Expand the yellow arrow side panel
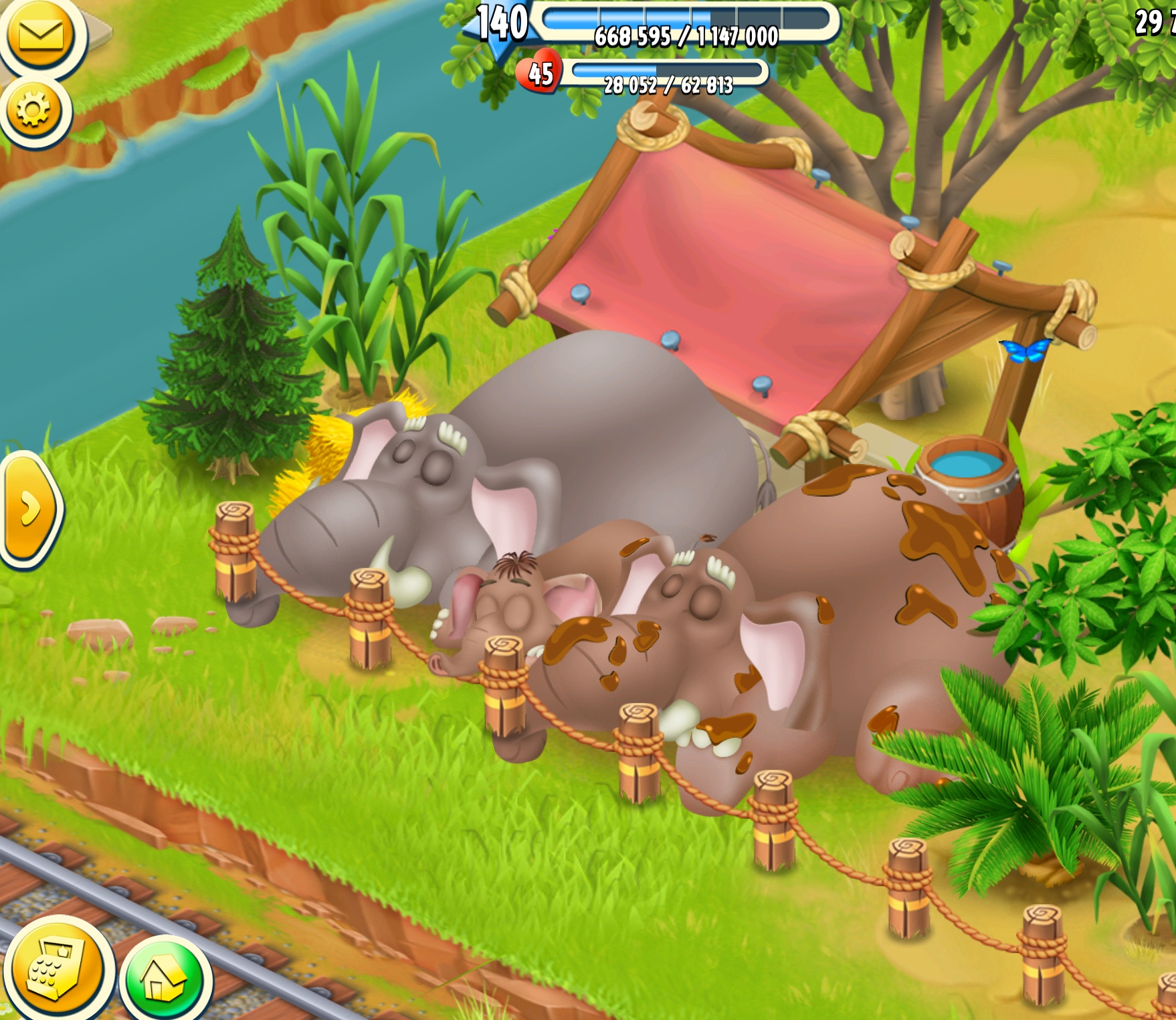Screen dimensions: 1176x1020 (29, 510)
